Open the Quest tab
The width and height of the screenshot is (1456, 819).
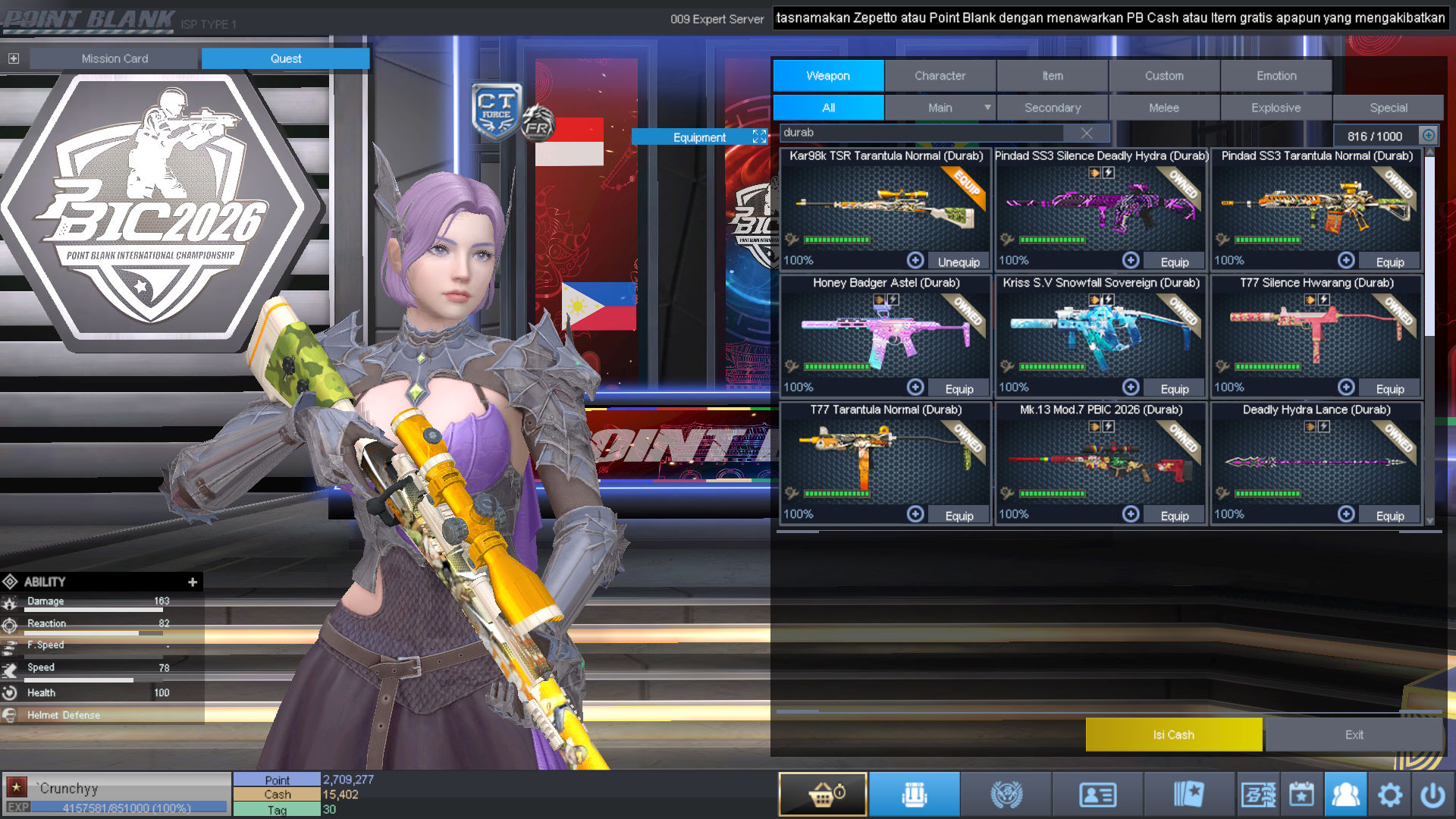point(285,58)
